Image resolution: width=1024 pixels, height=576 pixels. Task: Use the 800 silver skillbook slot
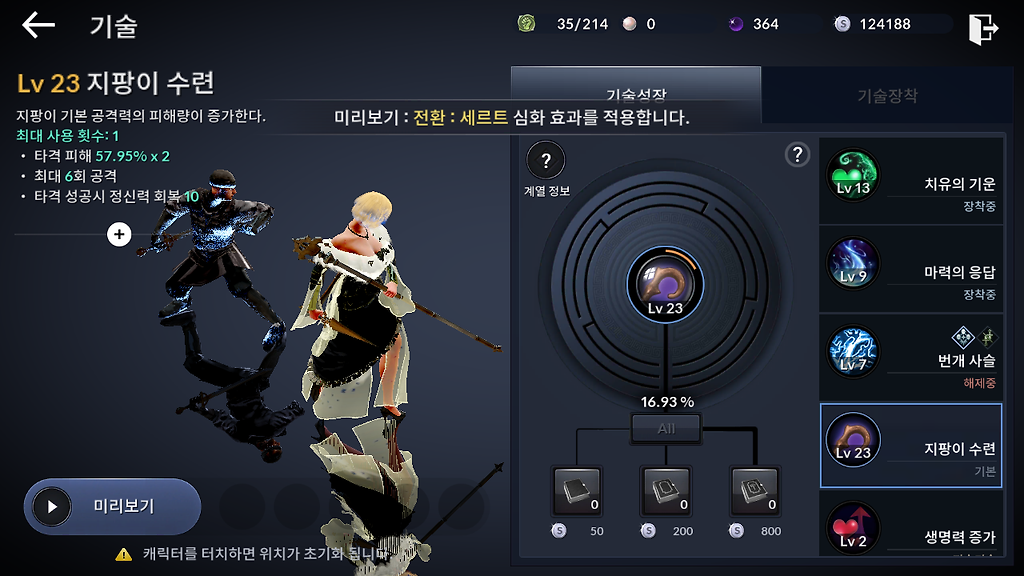coord(754,491)
